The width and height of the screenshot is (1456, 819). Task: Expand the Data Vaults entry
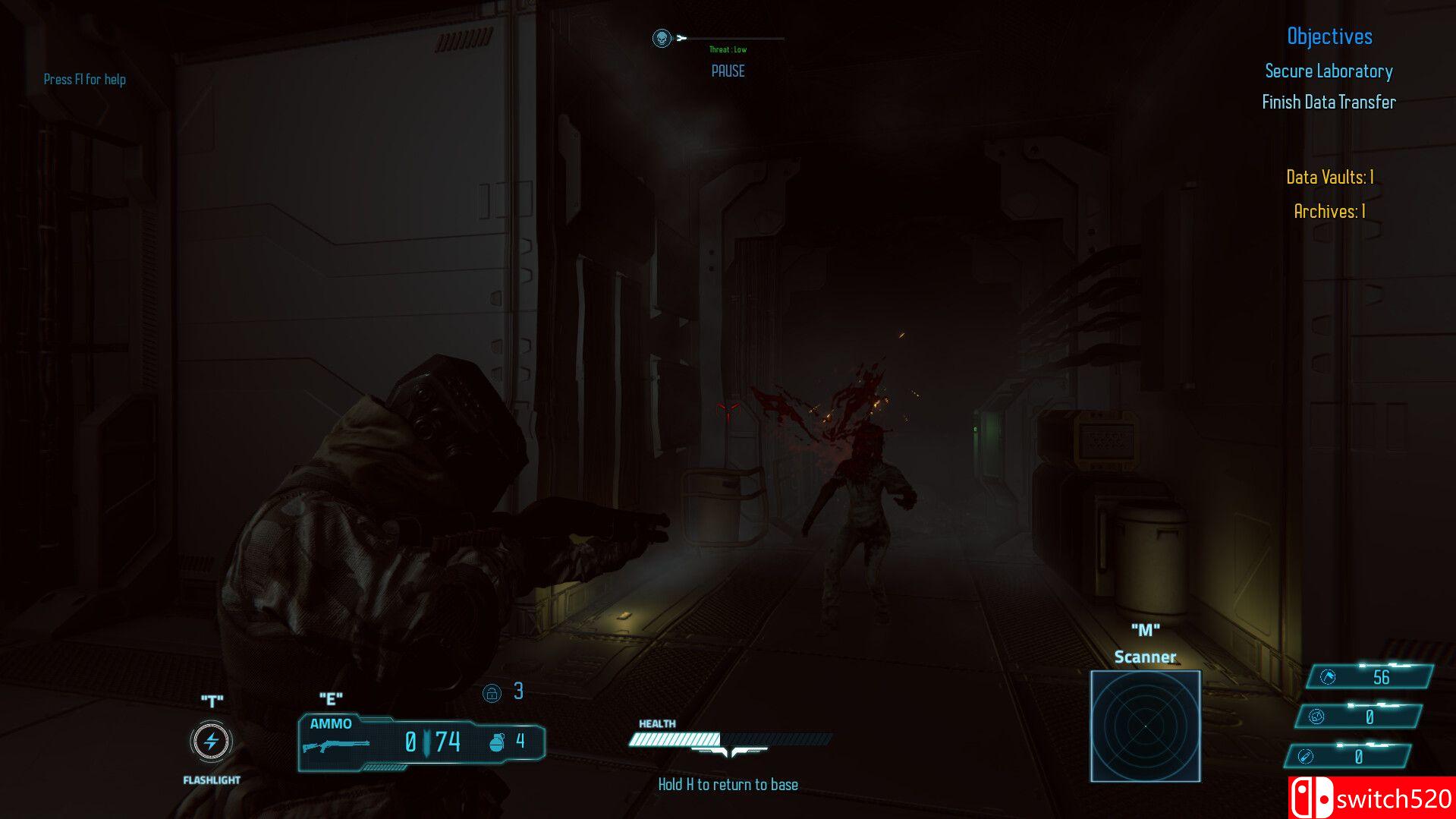click(1331, 177)
